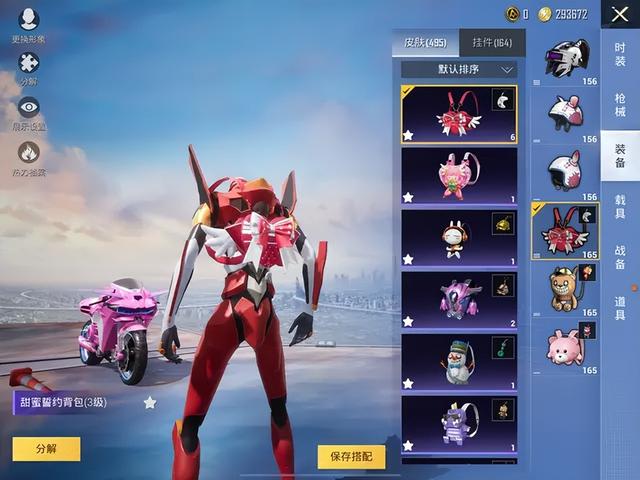640x480 pixels.
Task: Open the 载具 category tab
Action: pos(620,207)
